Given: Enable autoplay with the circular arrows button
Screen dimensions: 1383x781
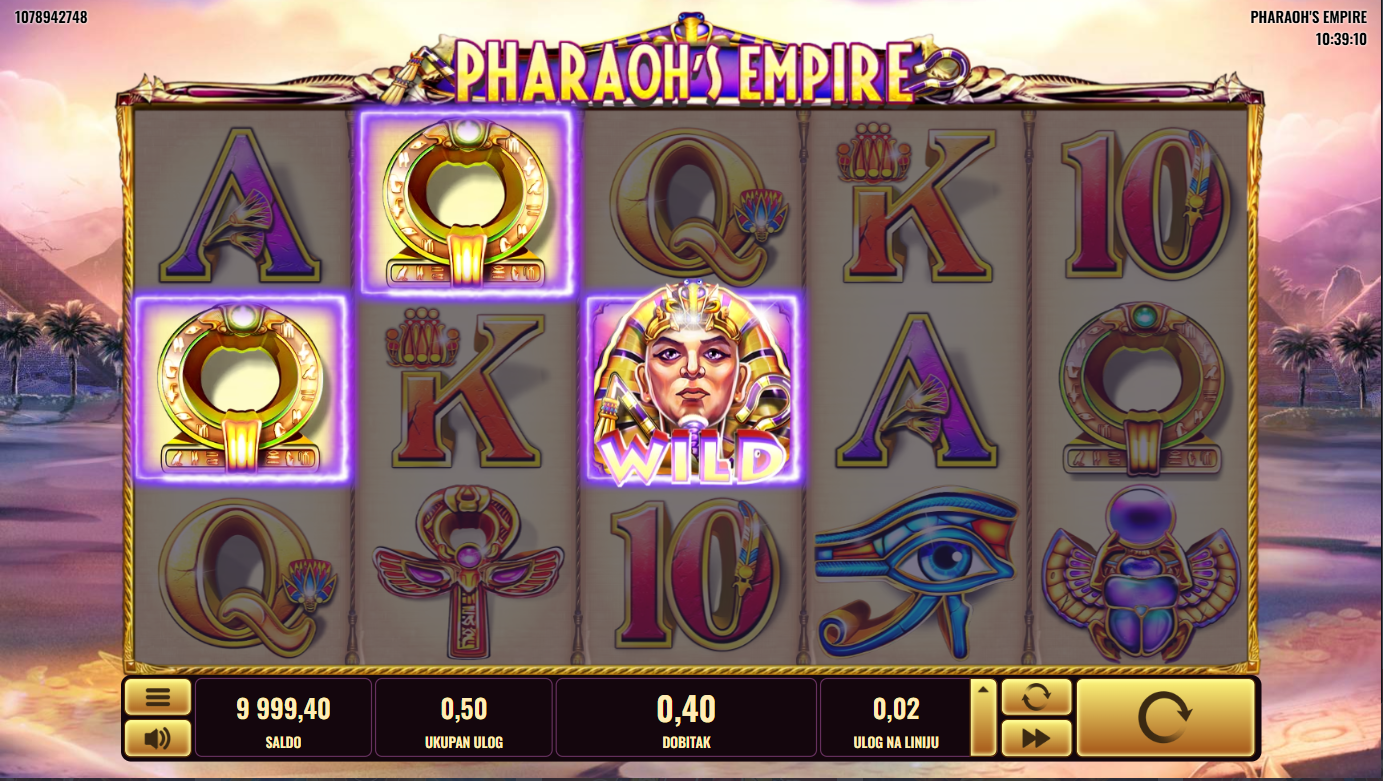Looking at the screenshot, I should click(1036, 697).
